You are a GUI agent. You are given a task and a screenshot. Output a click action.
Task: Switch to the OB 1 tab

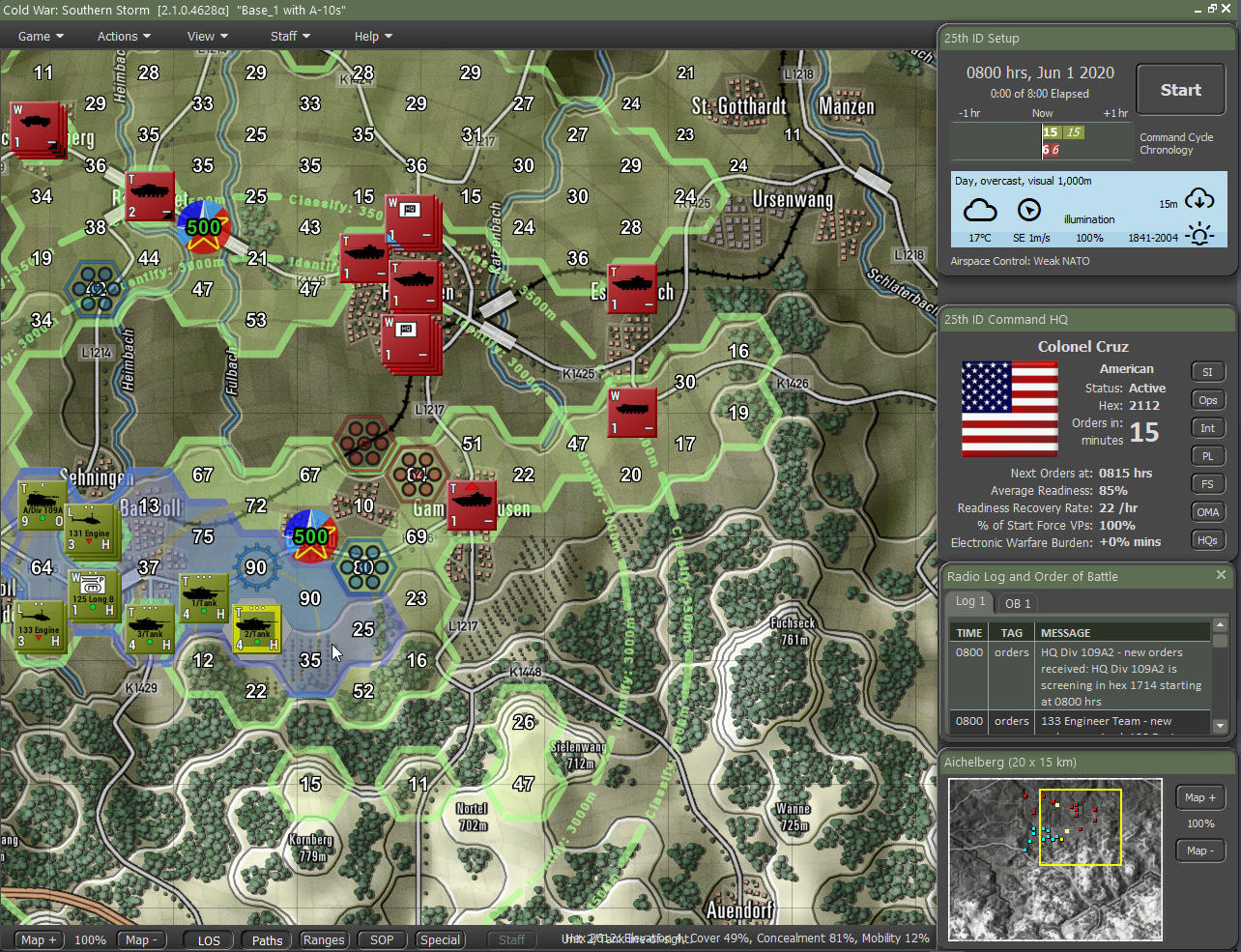tap(1017, 603)
